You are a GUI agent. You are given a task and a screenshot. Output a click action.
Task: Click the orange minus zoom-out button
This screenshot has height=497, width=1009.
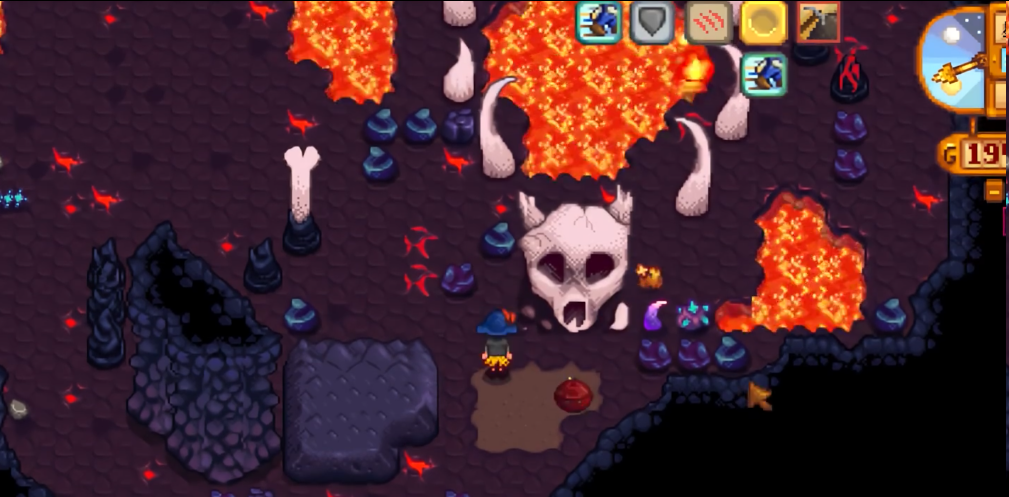coord(994,190)
